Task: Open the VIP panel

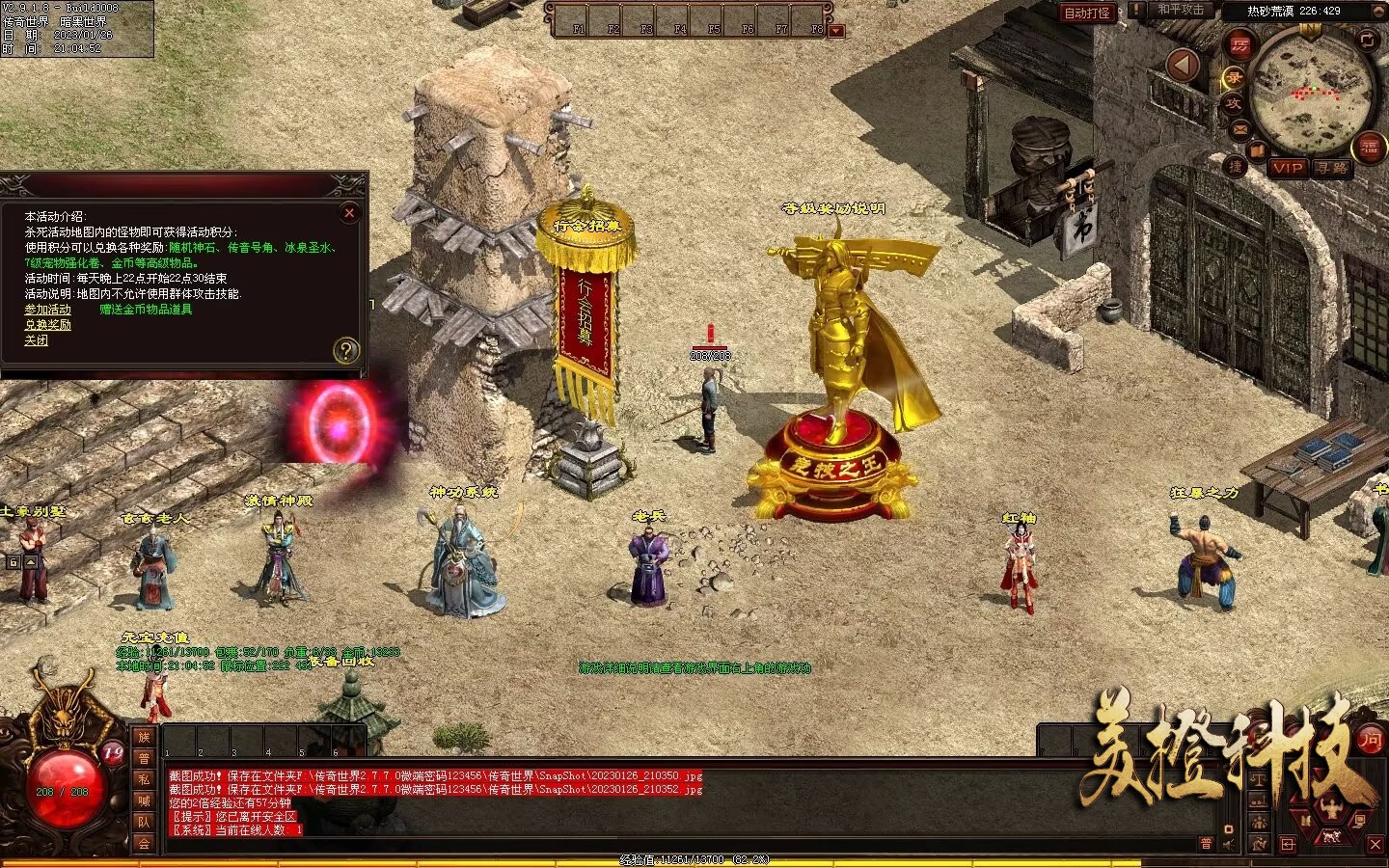Action: point(1287,168)
